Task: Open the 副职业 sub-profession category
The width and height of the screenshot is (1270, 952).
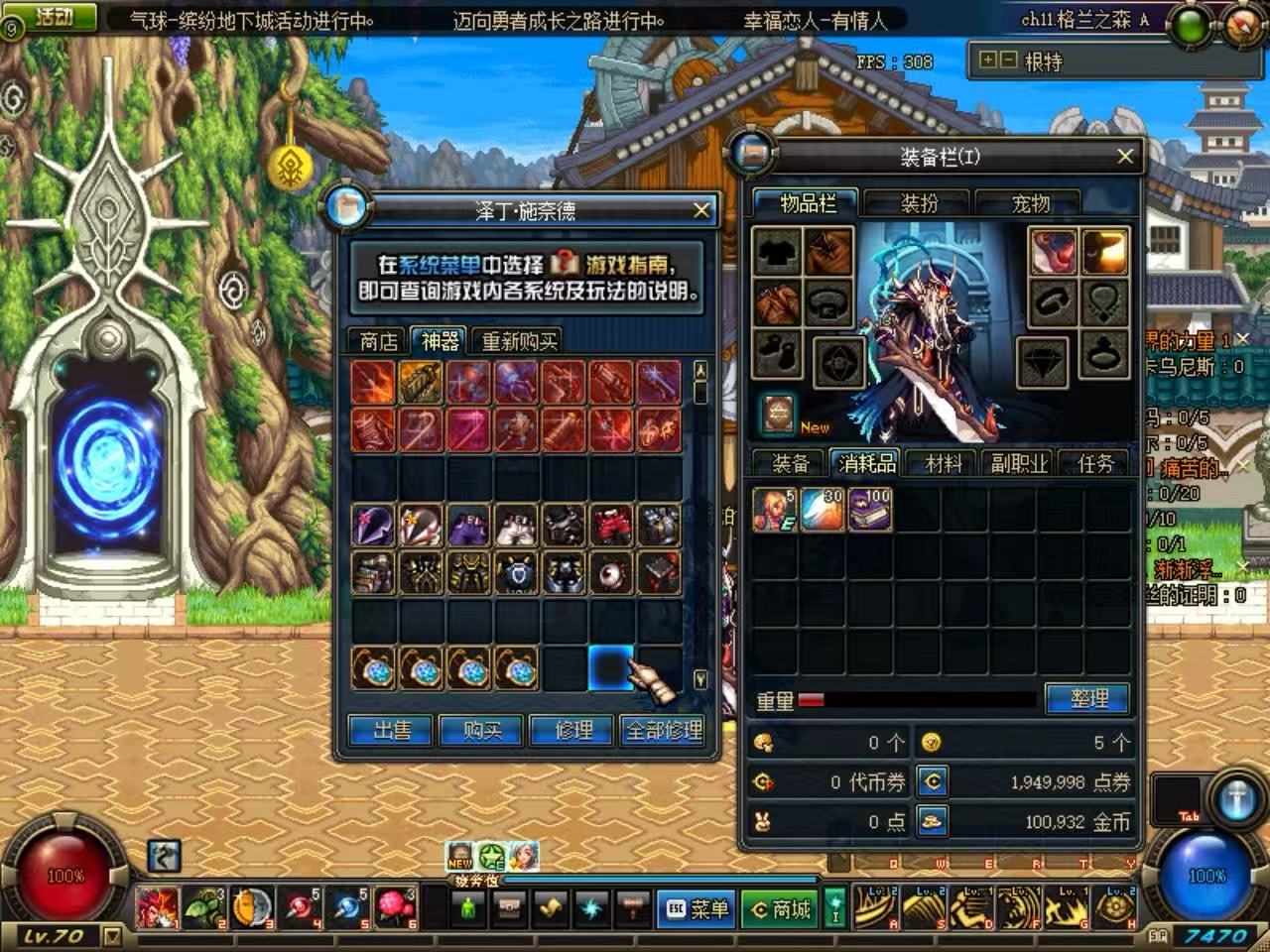Action: click(1019, 463)
